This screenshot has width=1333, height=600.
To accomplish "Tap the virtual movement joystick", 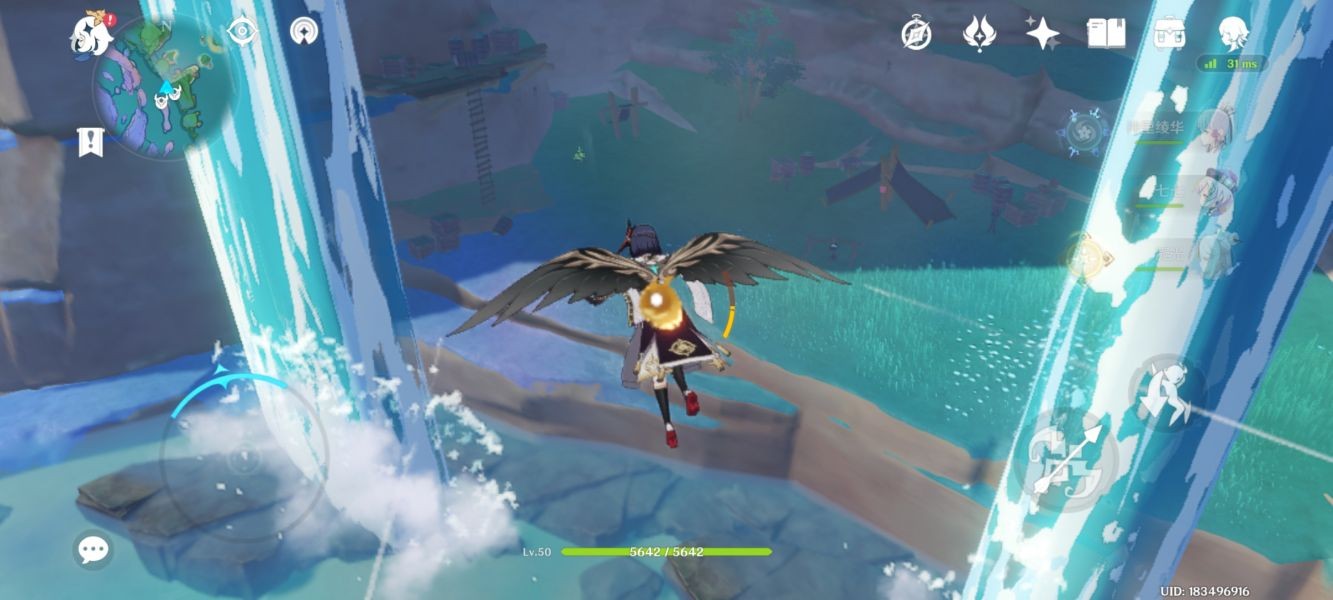I will point(243,460).
